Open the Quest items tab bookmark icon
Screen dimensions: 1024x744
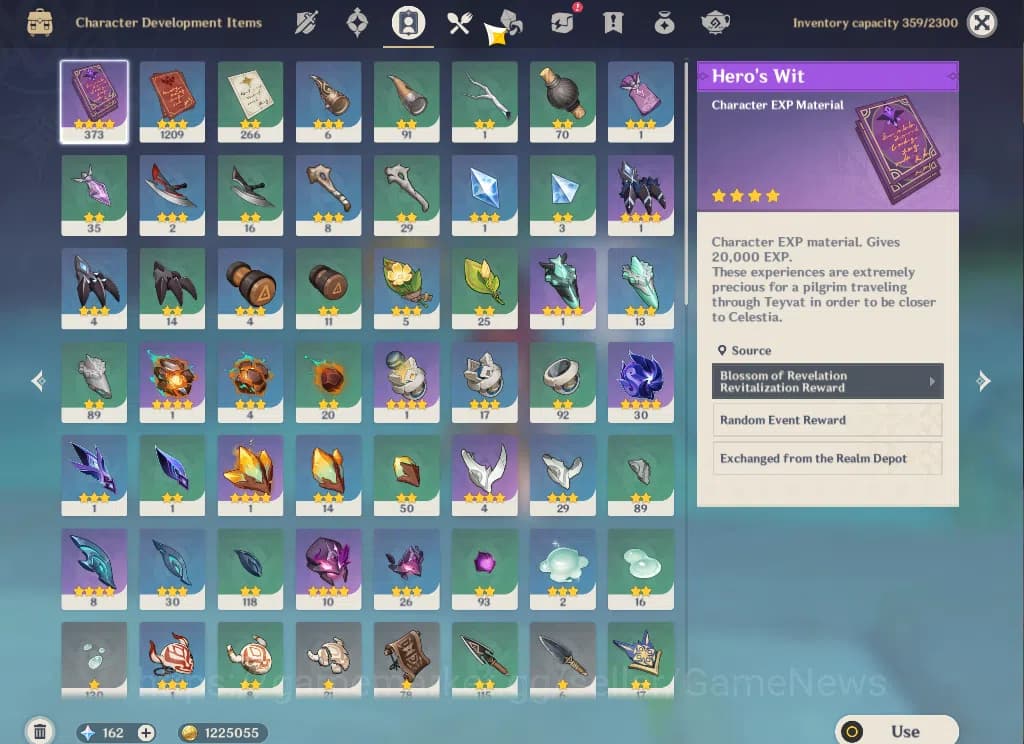click(x=613, y=22)
